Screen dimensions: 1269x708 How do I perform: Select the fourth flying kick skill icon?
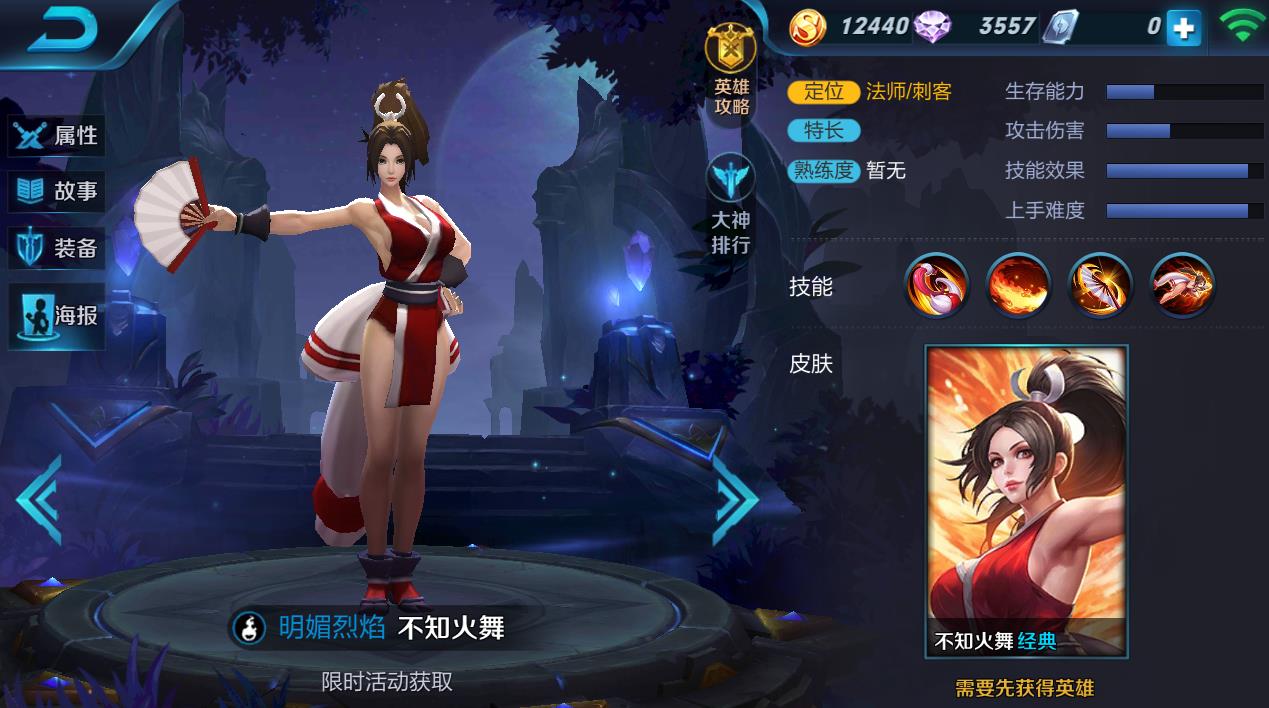(x=1182, y=285)
